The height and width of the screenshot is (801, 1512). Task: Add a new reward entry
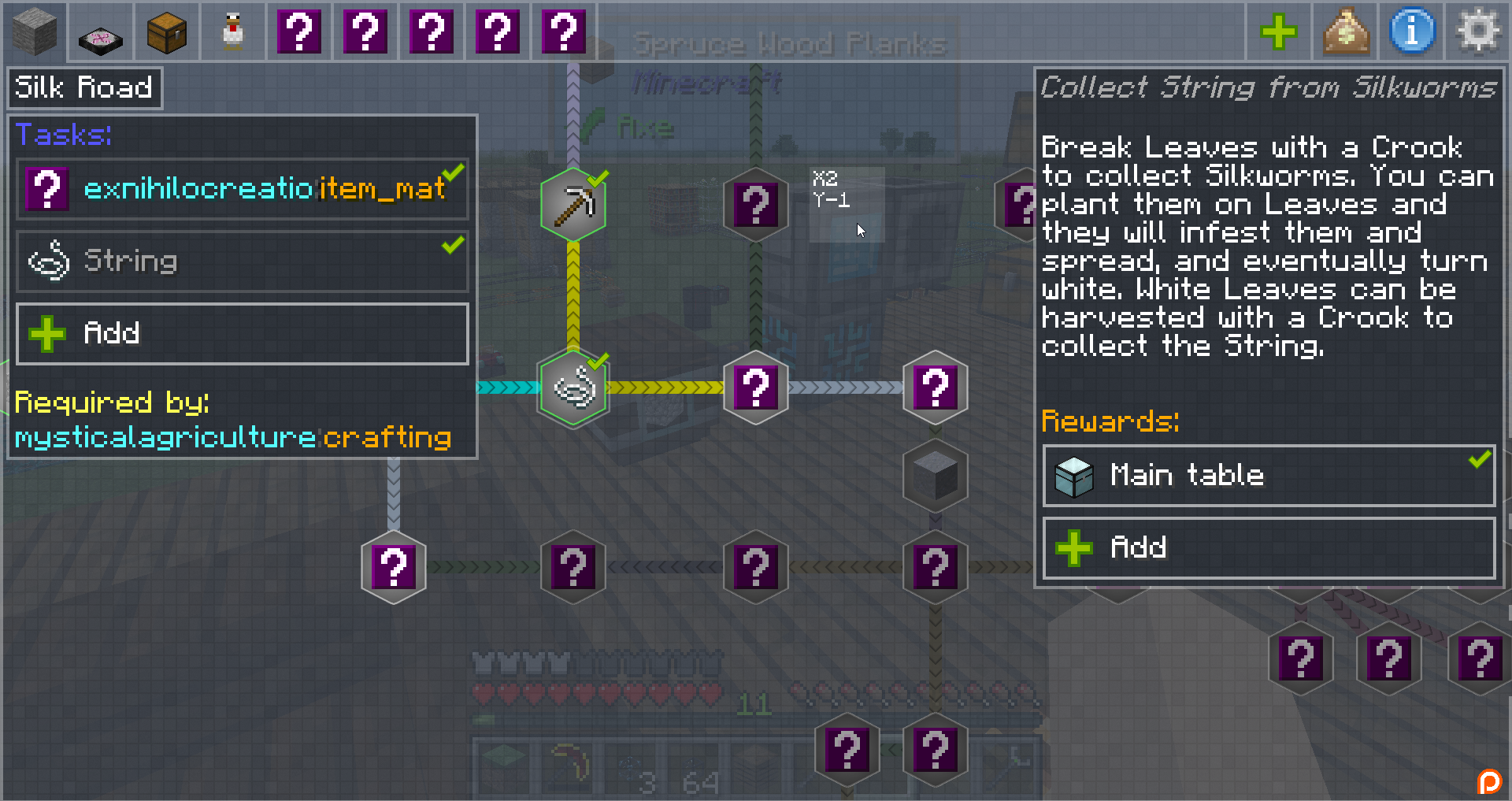[x=1268, y=547]
